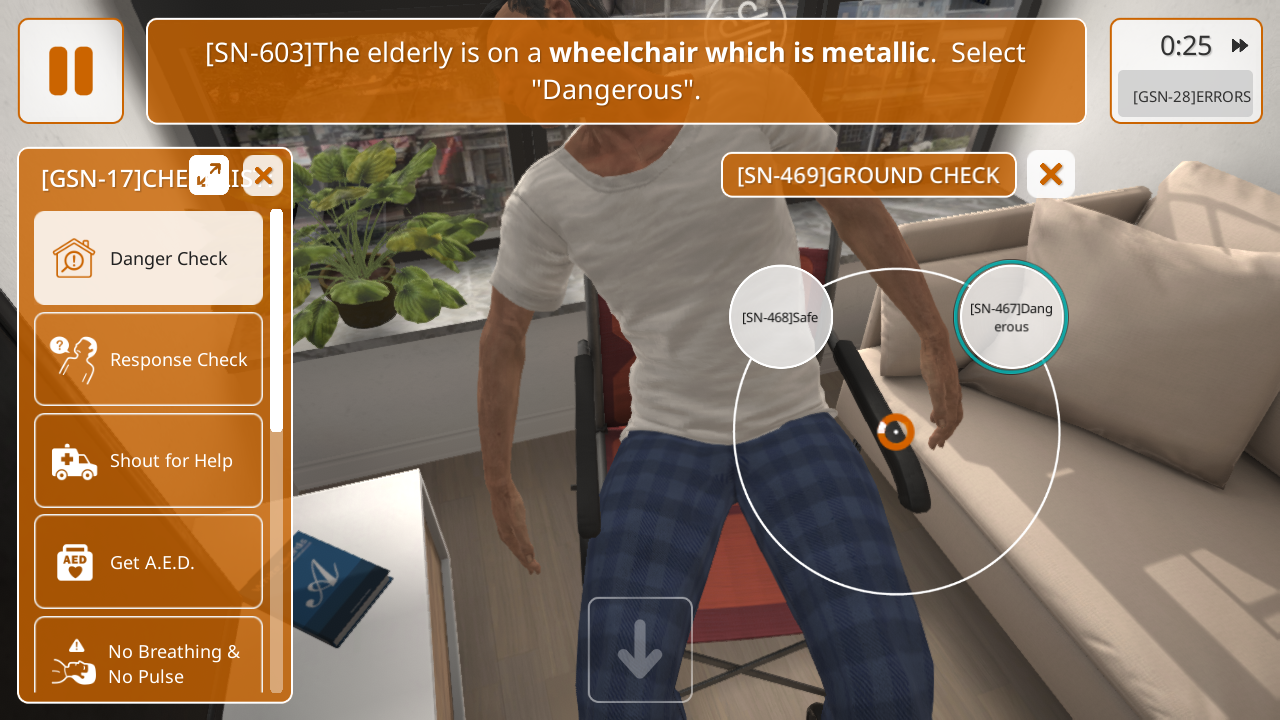This screenshot has width=1280, height=720.
Task: Click the checklist scrollbar
Action: 276,320
